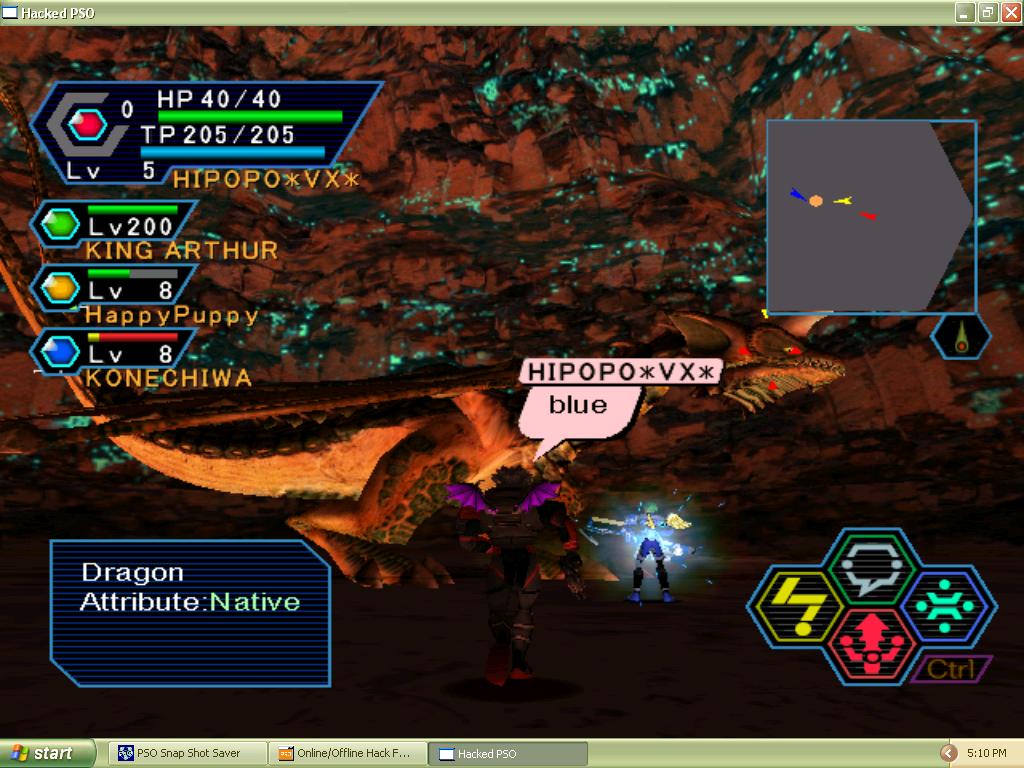Click the compass hexagon below the minimap
Viewport: 1024px width, 768px height.
[x=961, y=336]
